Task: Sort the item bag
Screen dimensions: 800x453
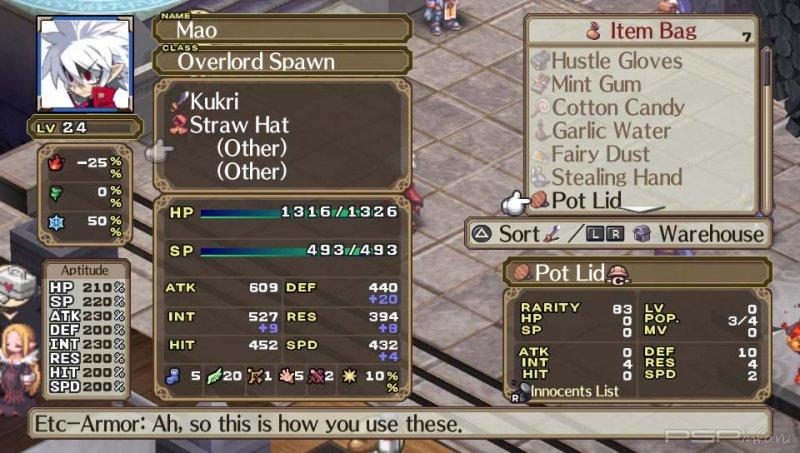Action: (x=518, y=234)
